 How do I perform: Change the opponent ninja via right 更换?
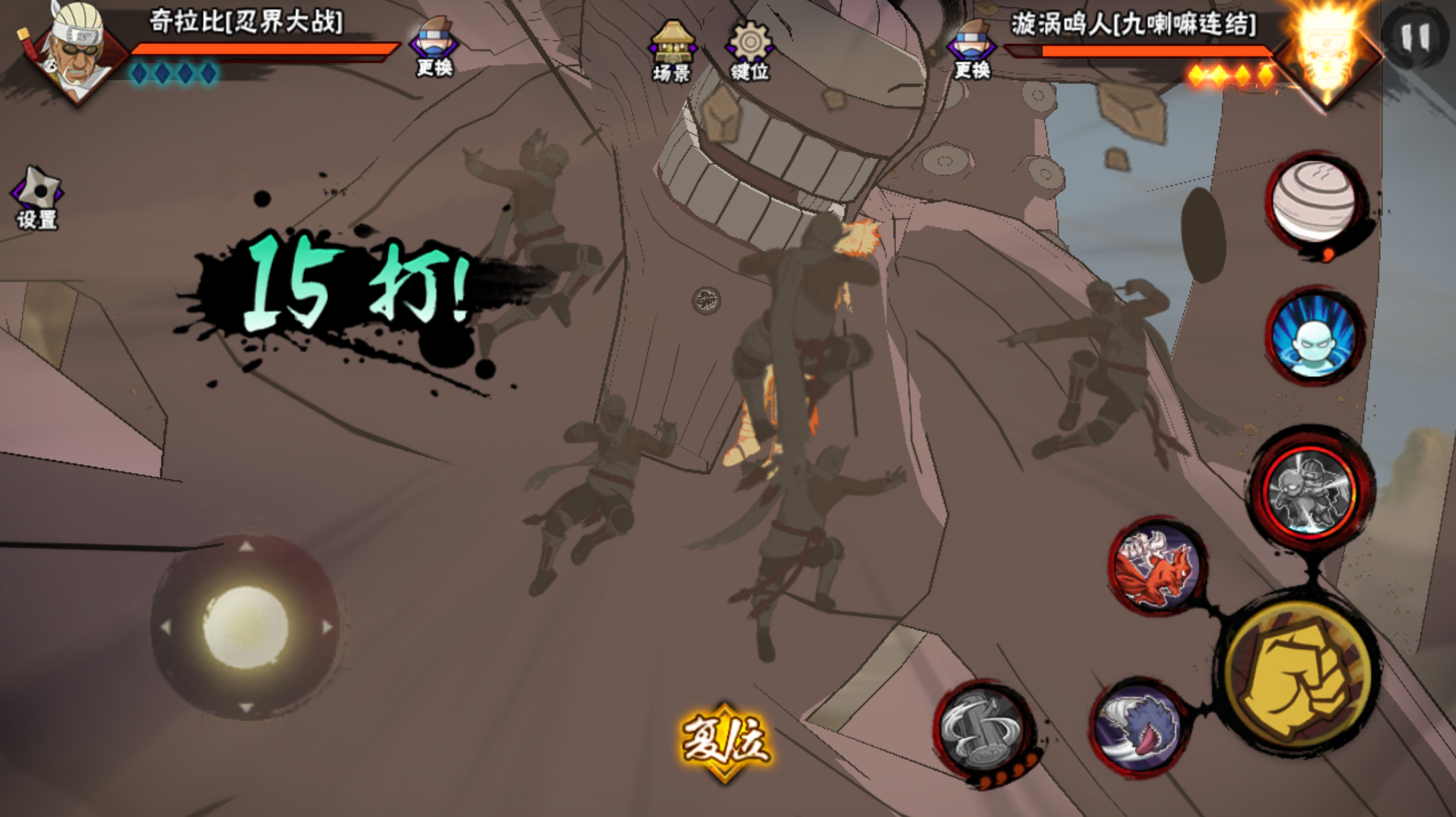(972, 49)
